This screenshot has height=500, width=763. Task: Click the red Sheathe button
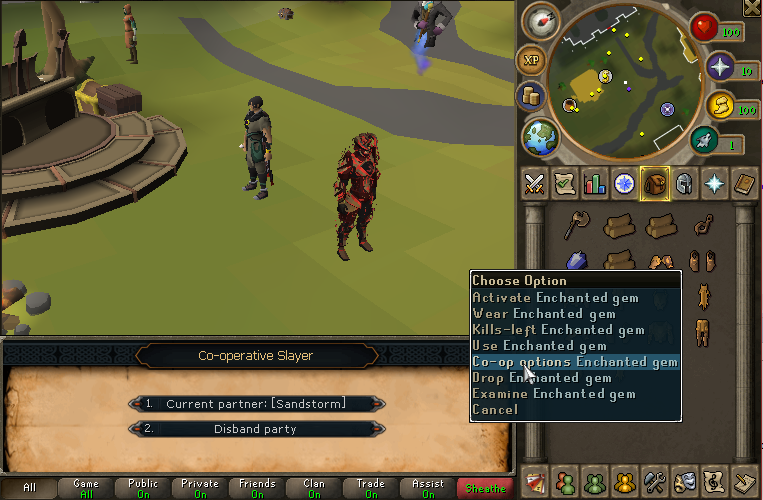click(x=485, y=488)
